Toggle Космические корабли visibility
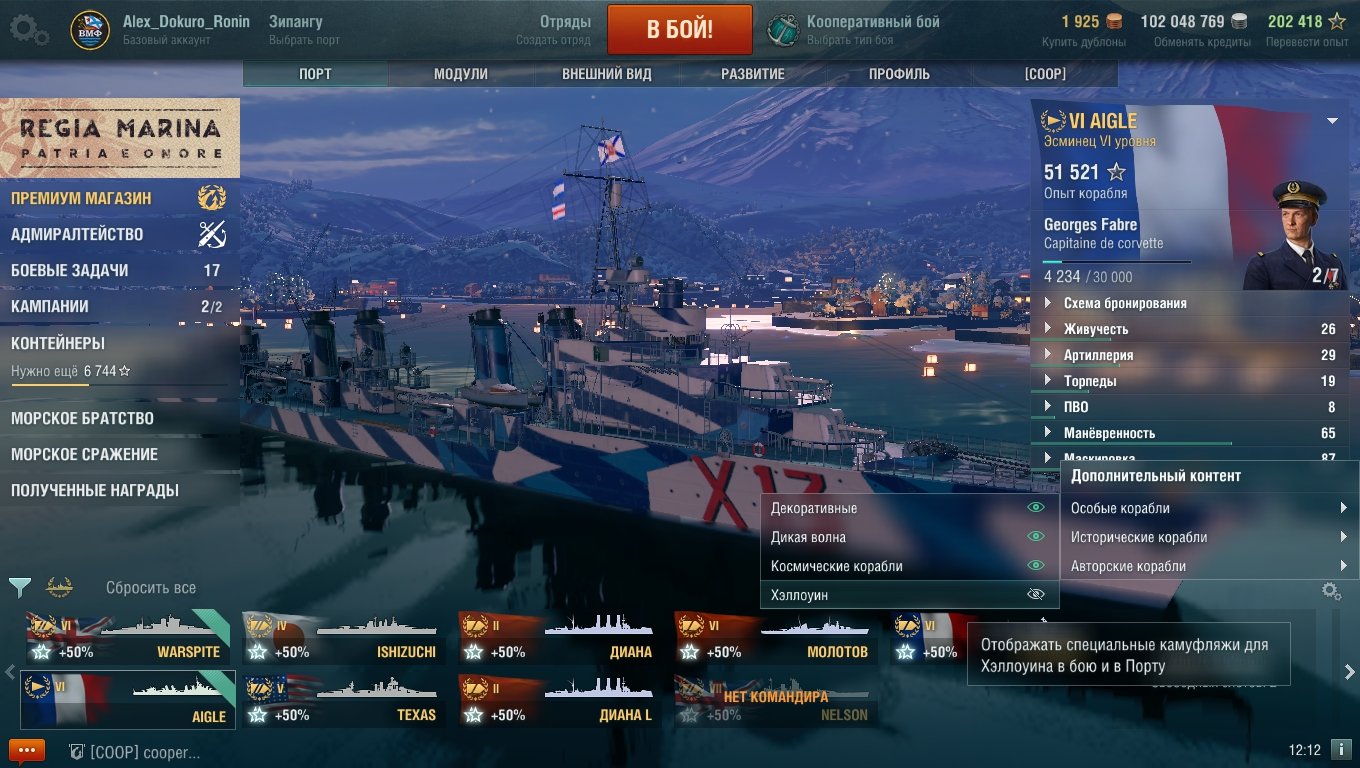This screenshot has width=1360, height=768. click(1036, 566)
